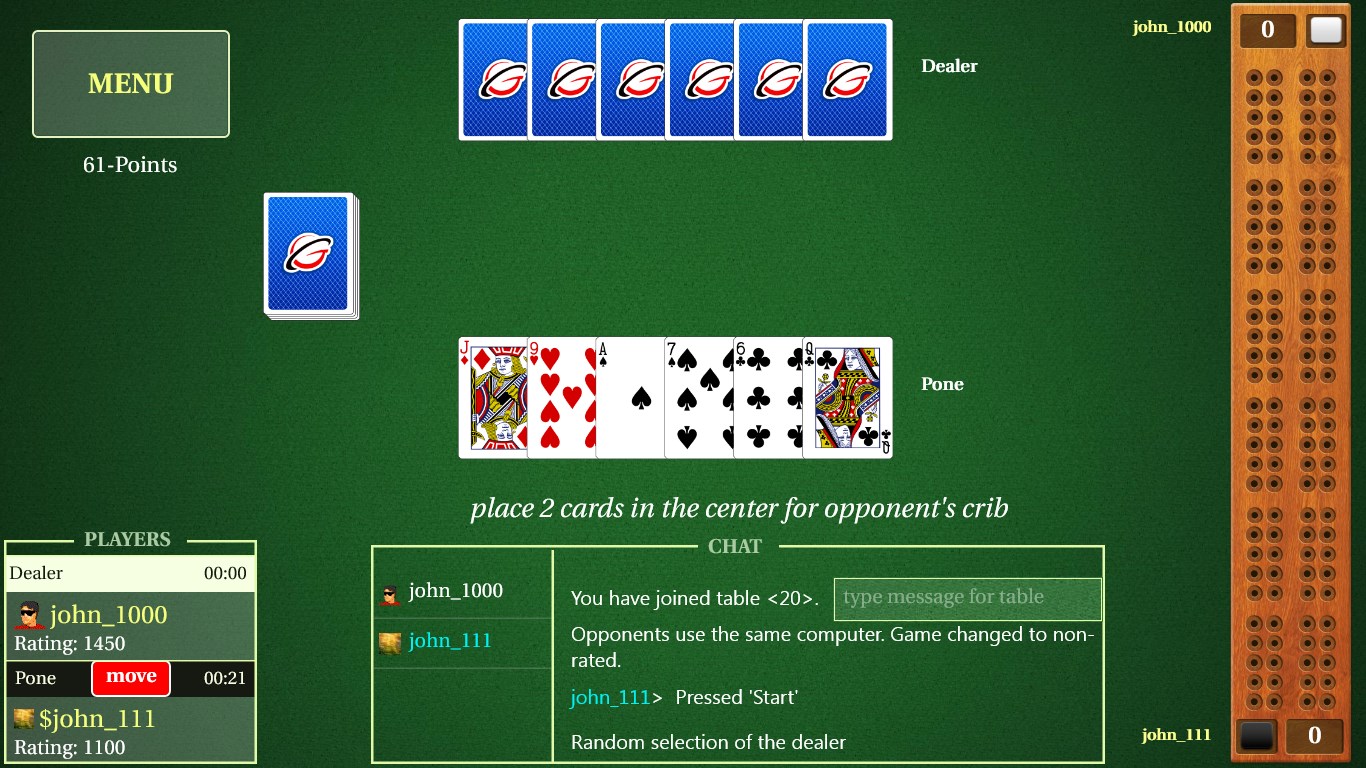
Task: Click the black peg marker at board bottom
Action: click(1255, 736)
